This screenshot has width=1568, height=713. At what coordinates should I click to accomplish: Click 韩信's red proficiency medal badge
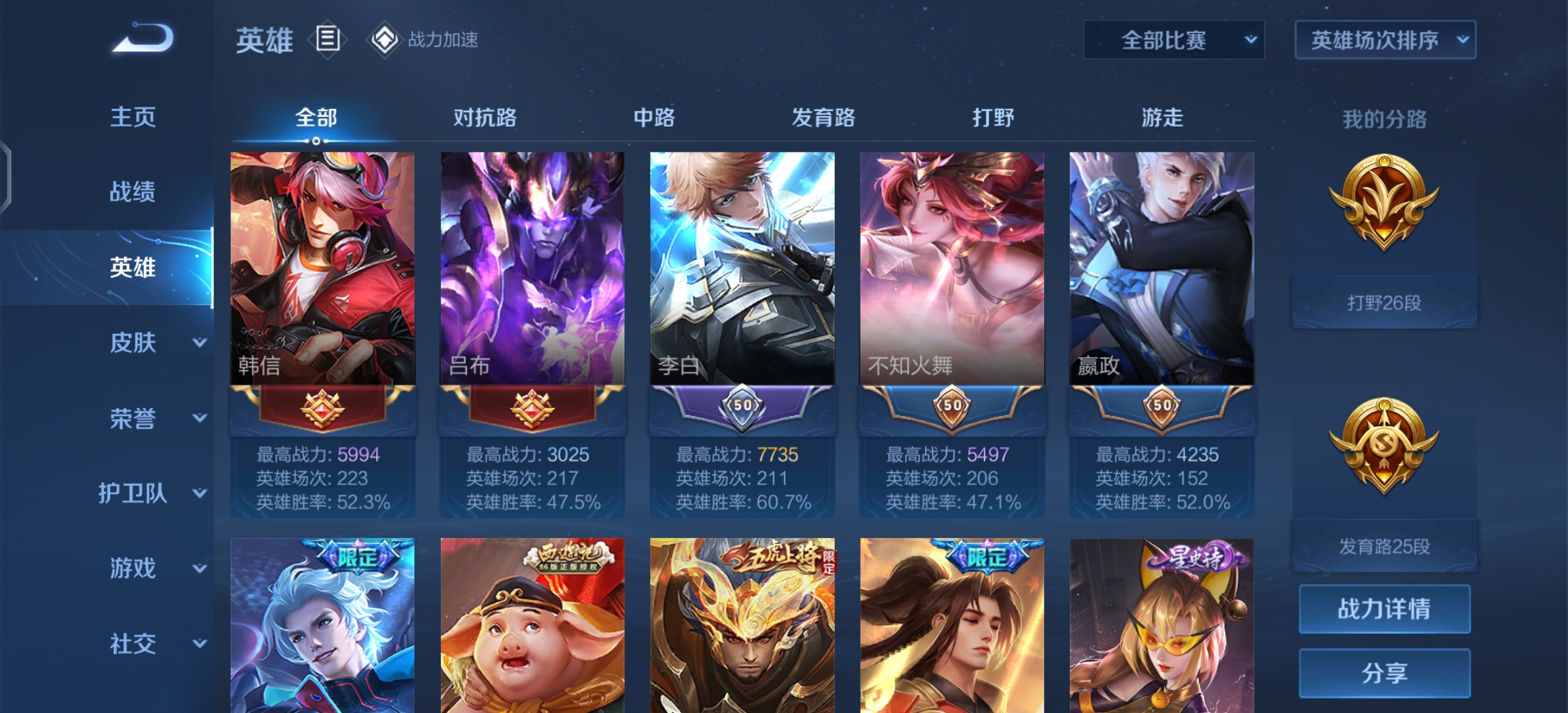(x=323, y=407)
